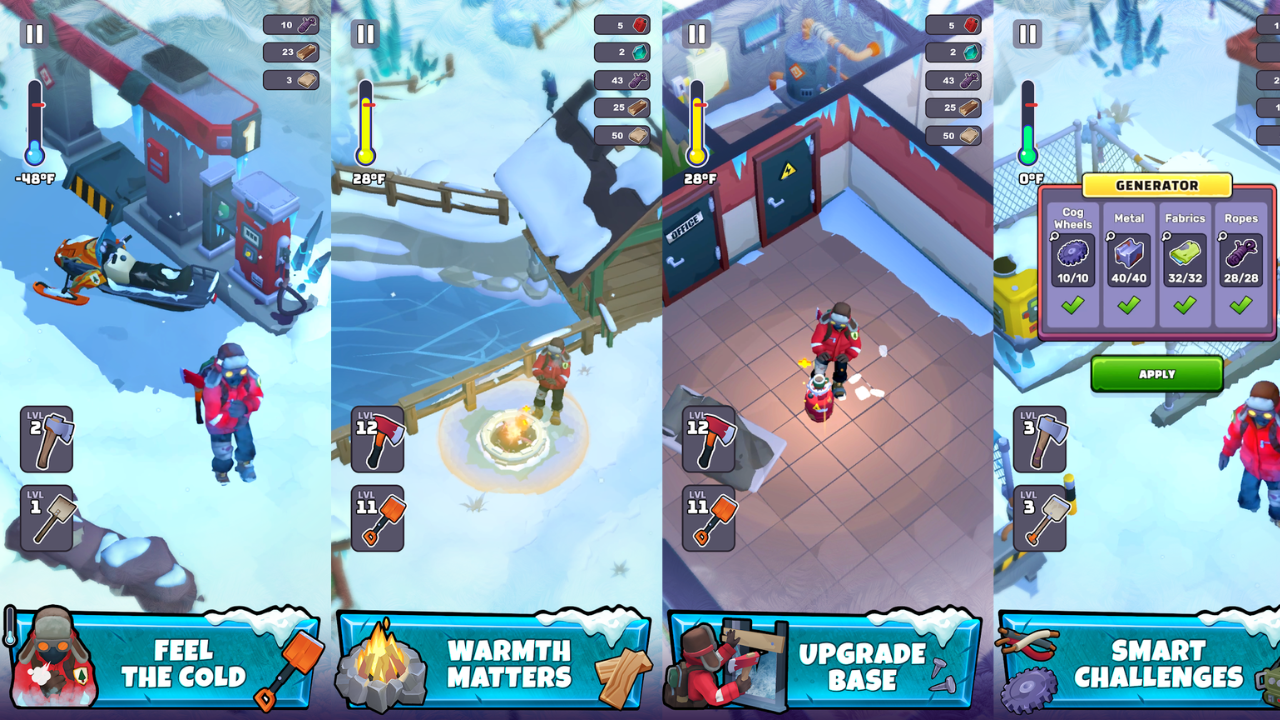This screenshot has height=720, width=1280.
Task: Select the Cog Wheels requirement slot
Action: (1073, 263)
